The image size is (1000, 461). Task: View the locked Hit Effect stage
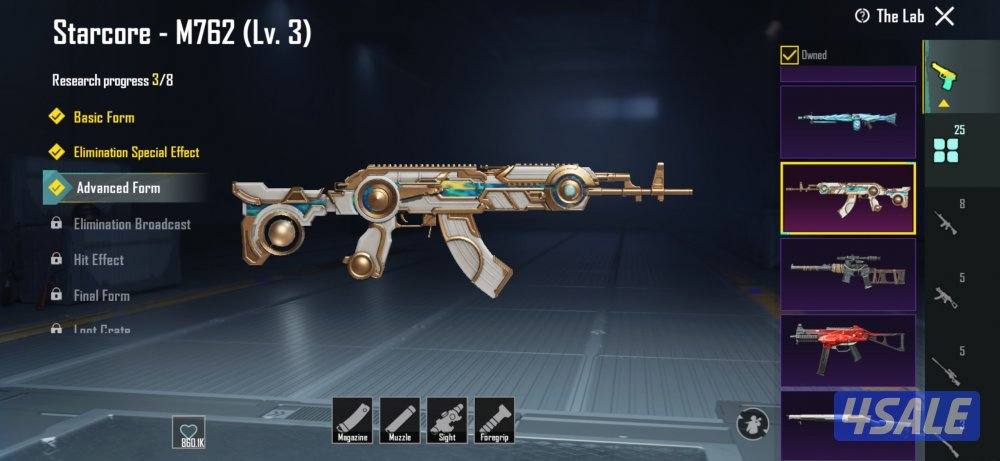click(98, 260)
